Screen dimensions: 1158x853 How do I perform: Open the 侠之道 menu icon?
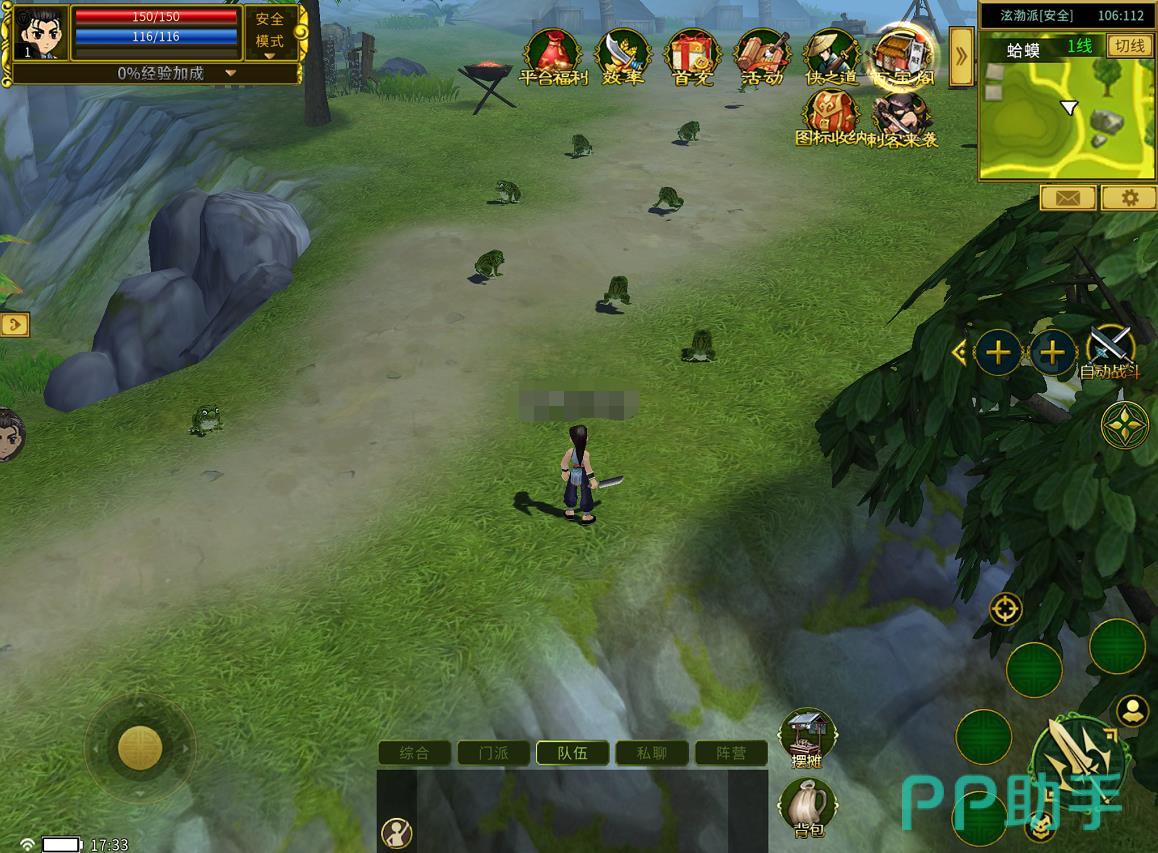click(831, 56)
